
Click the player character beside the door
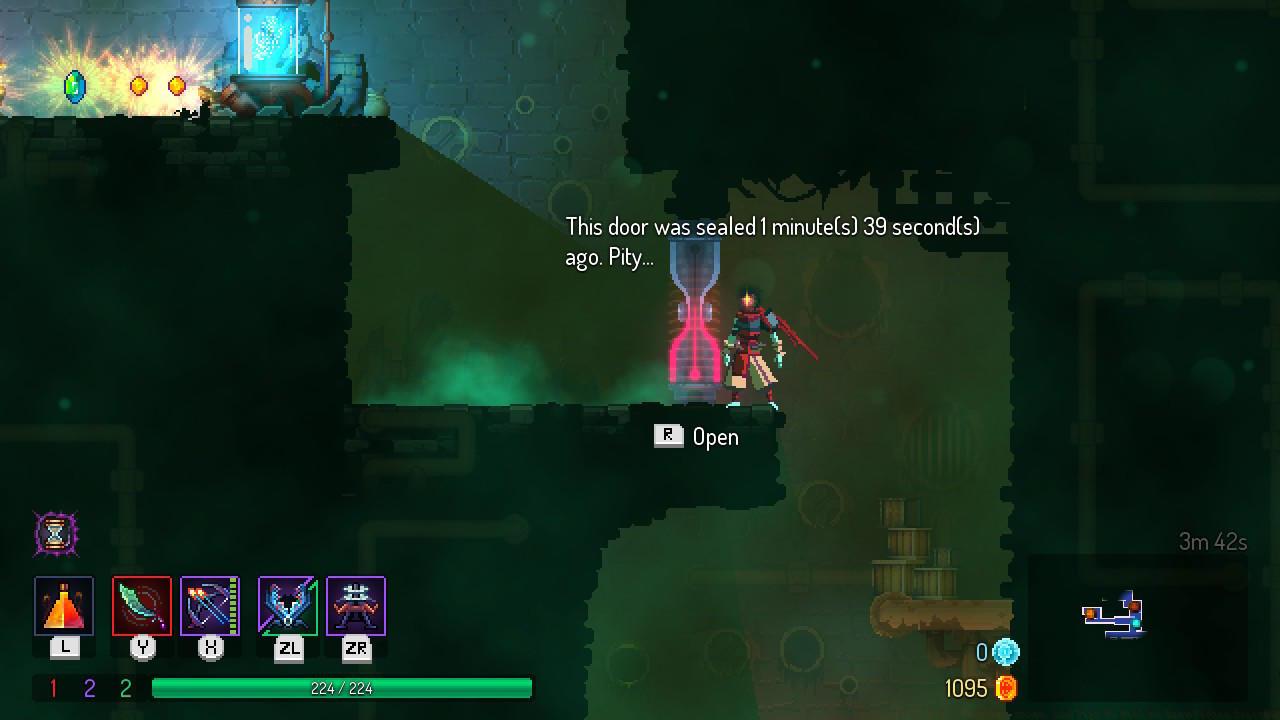click(755, 345)
